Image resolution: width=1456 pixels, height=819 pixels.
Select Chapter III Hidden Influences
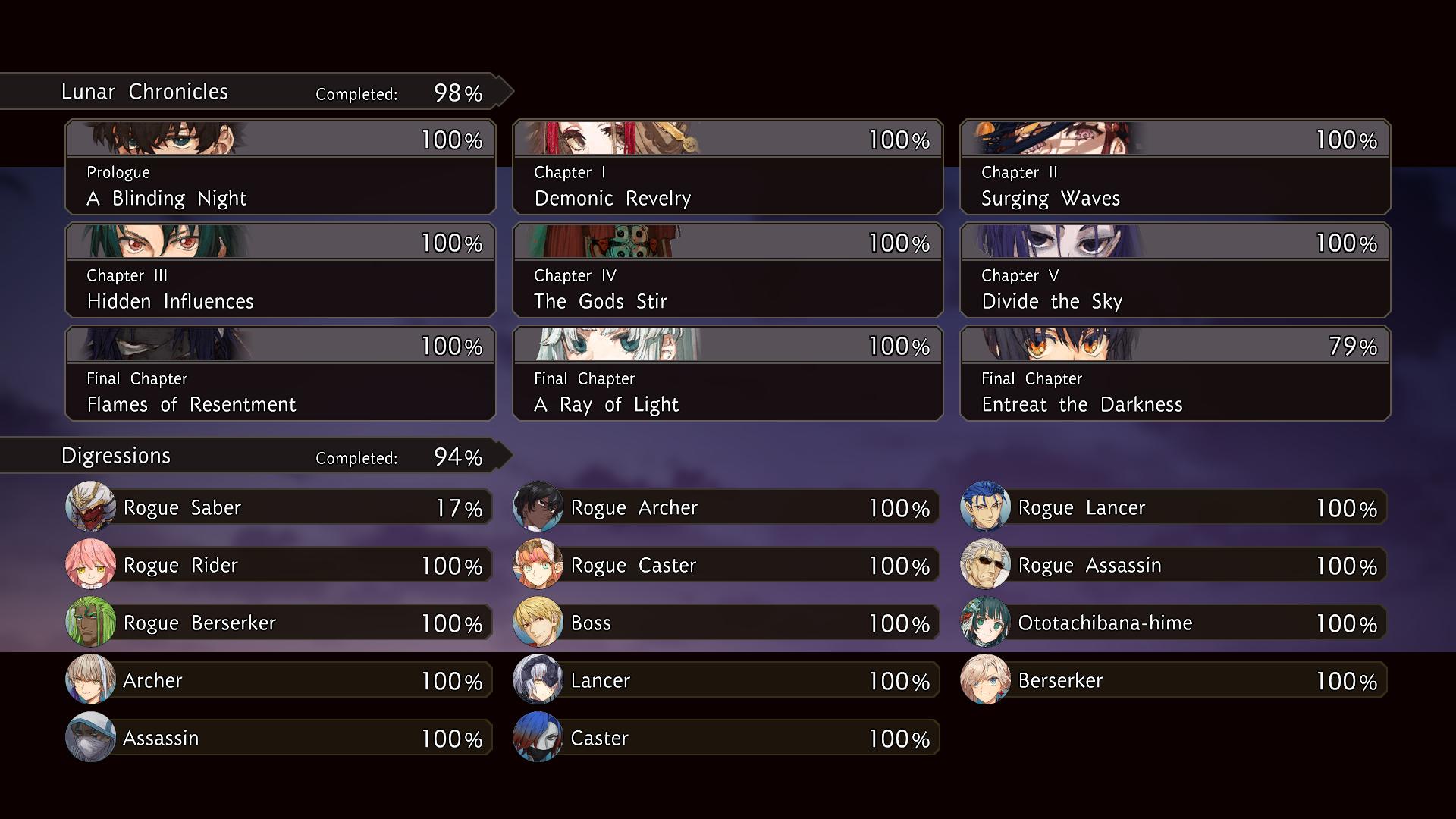(281, 271)
